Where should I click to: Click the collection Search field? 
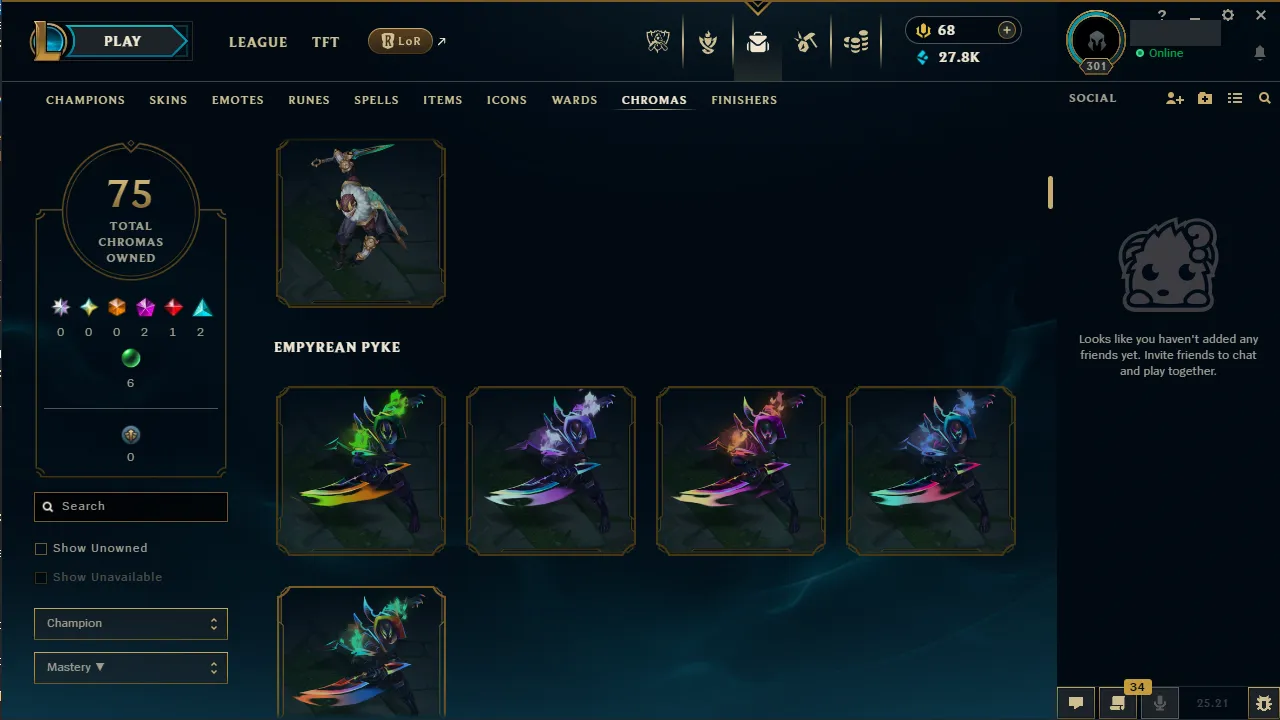[x=130, y=506]
